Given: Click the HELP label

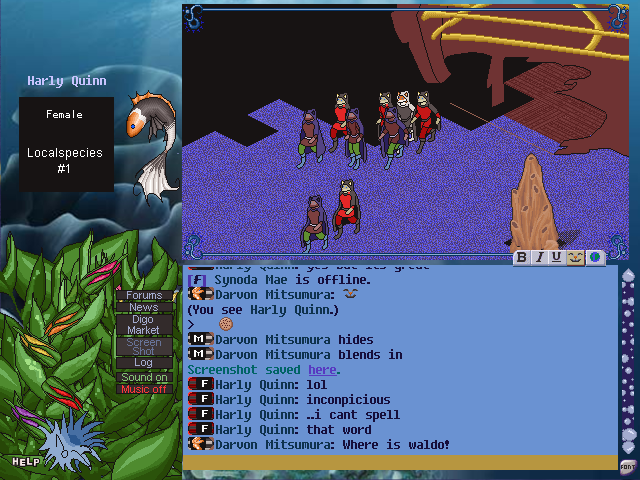Looking at the screenshot, I should click(x=26, y=462).
